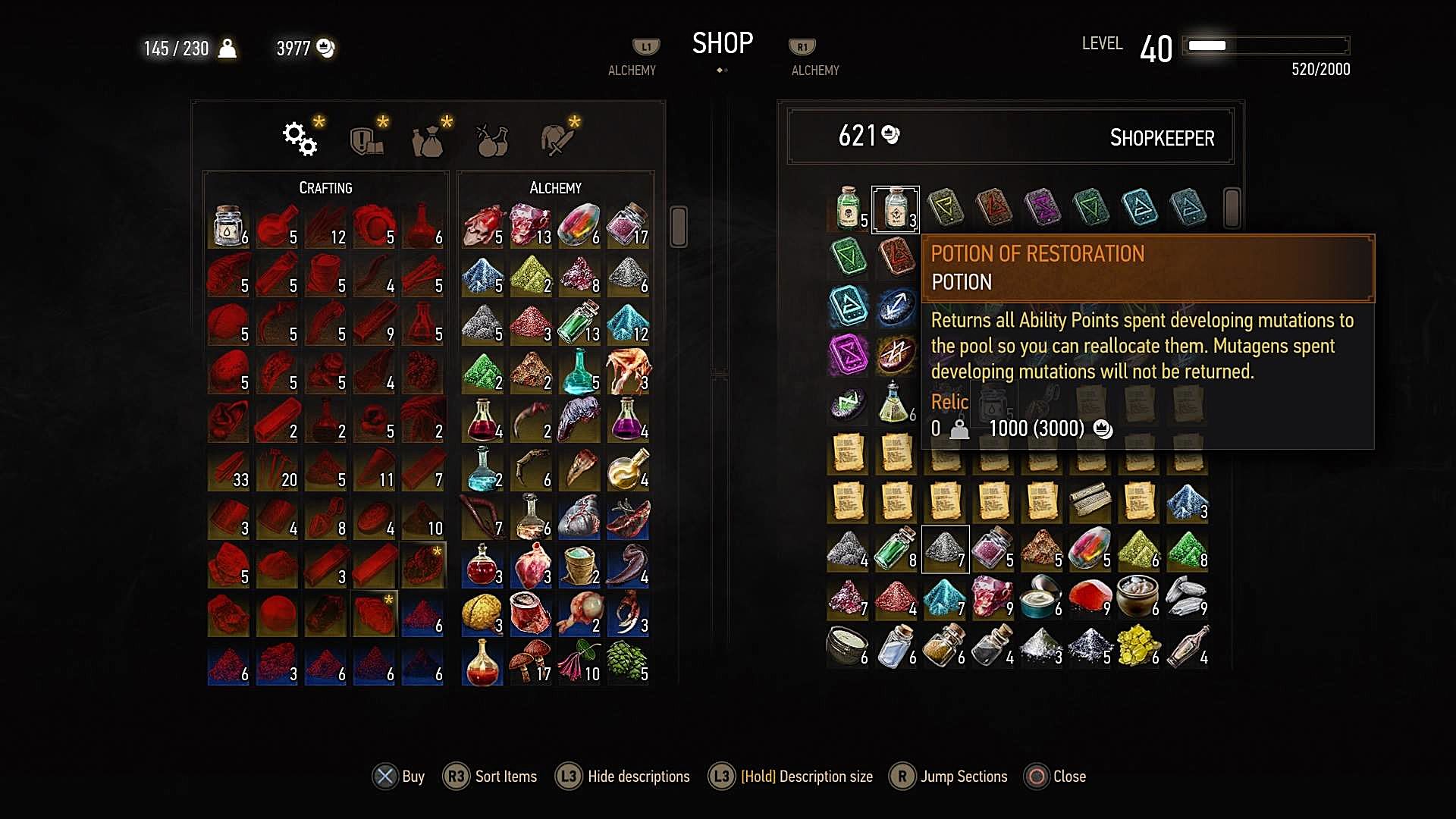
Task: Close the shop screen
Action: click(x=1055, y=777)
